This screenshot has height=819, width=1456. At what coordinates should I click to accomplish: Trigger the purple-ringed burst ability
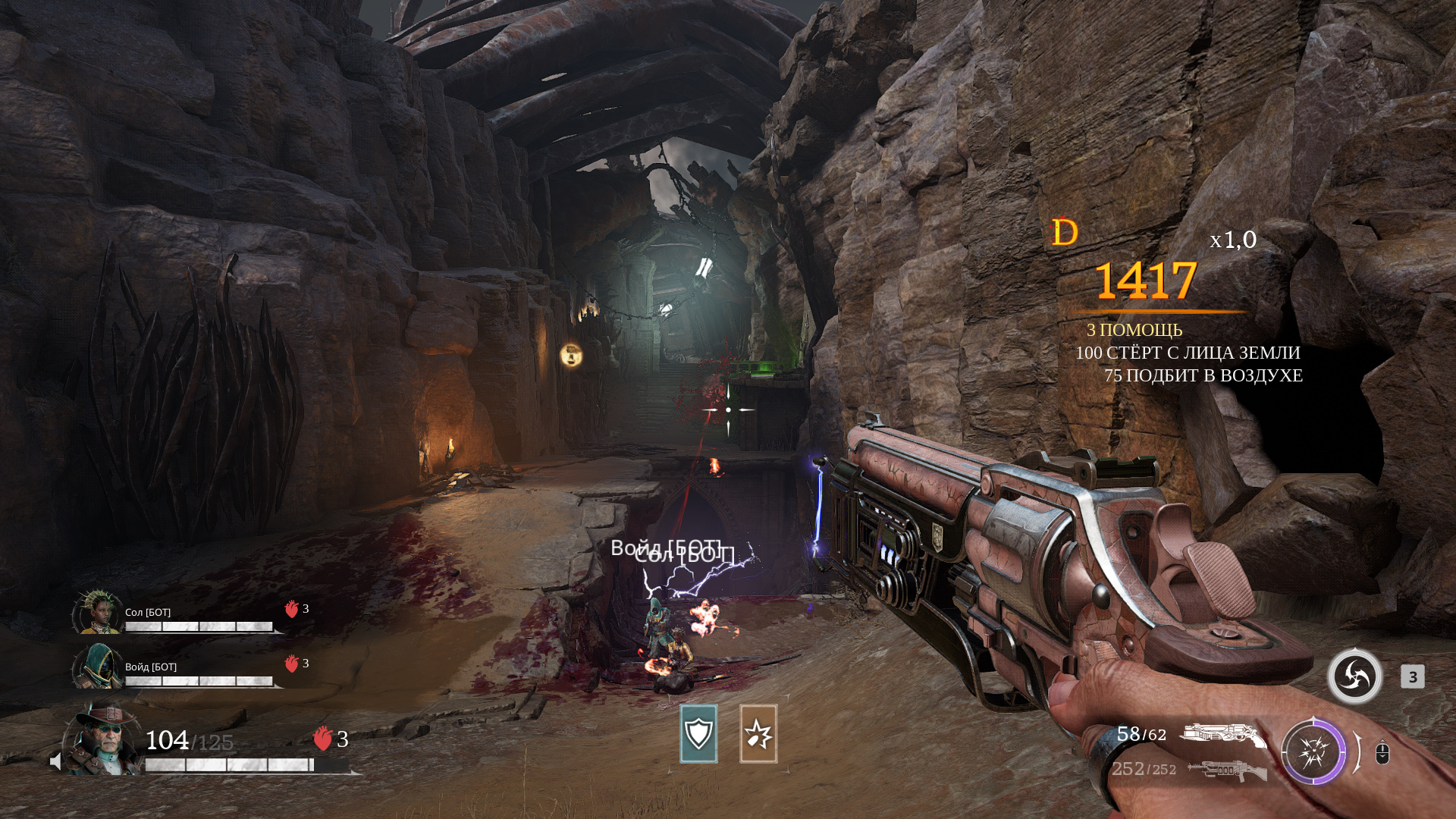[x=1313, y=752]
